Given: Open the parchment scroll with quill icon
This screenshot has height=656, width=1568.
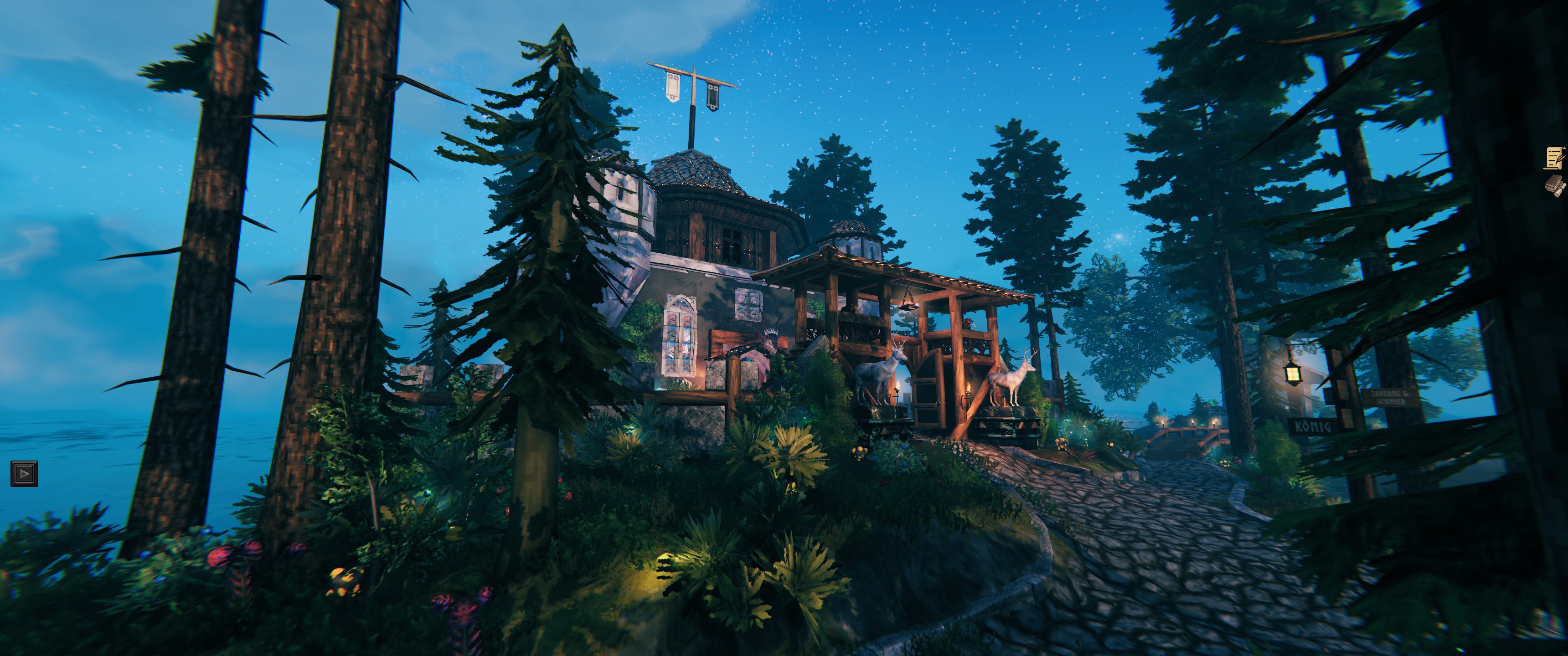Looking at the screenshot, I should (x=1555, y=158).
